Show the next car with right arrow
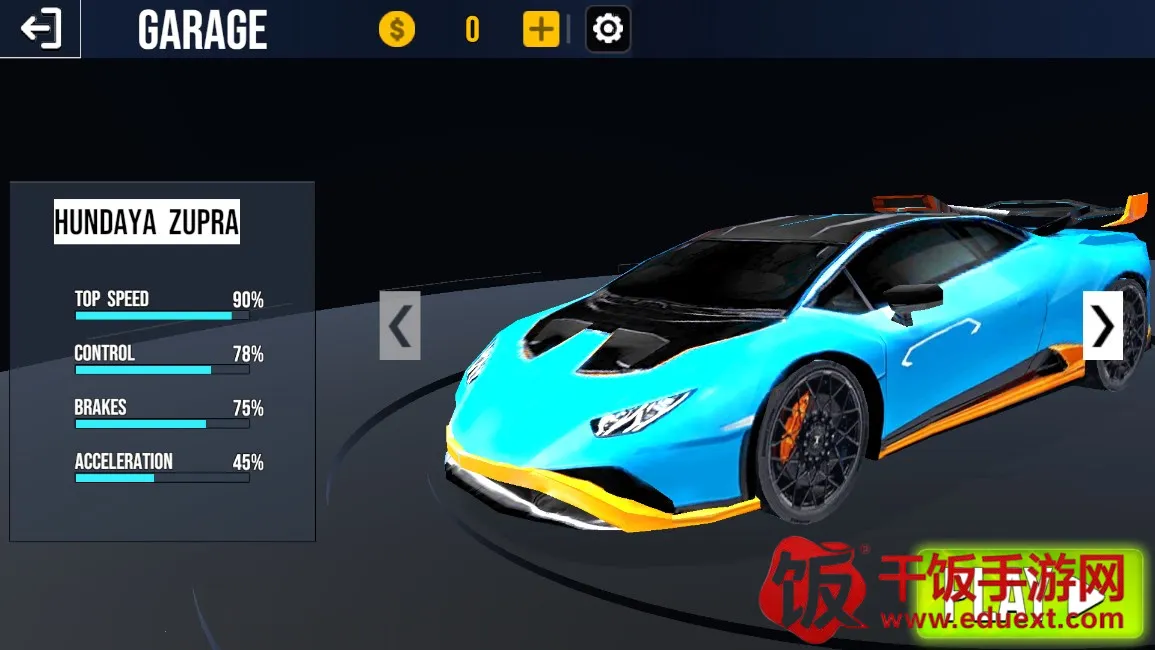This screenshot has height=650, width=1155. 1102,325
